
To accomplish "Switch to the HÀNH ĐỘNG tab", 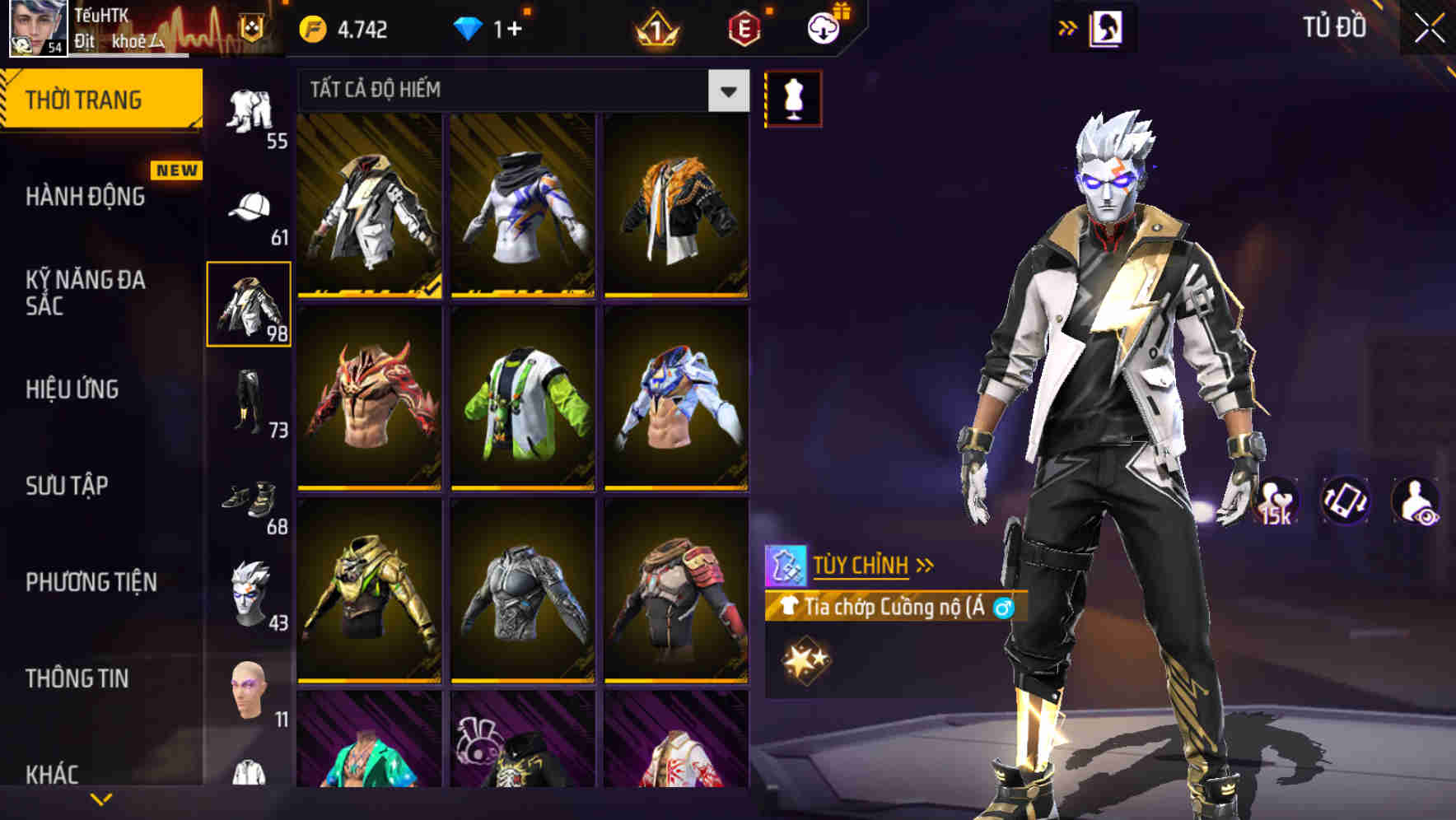I will [x=86, y=198].
